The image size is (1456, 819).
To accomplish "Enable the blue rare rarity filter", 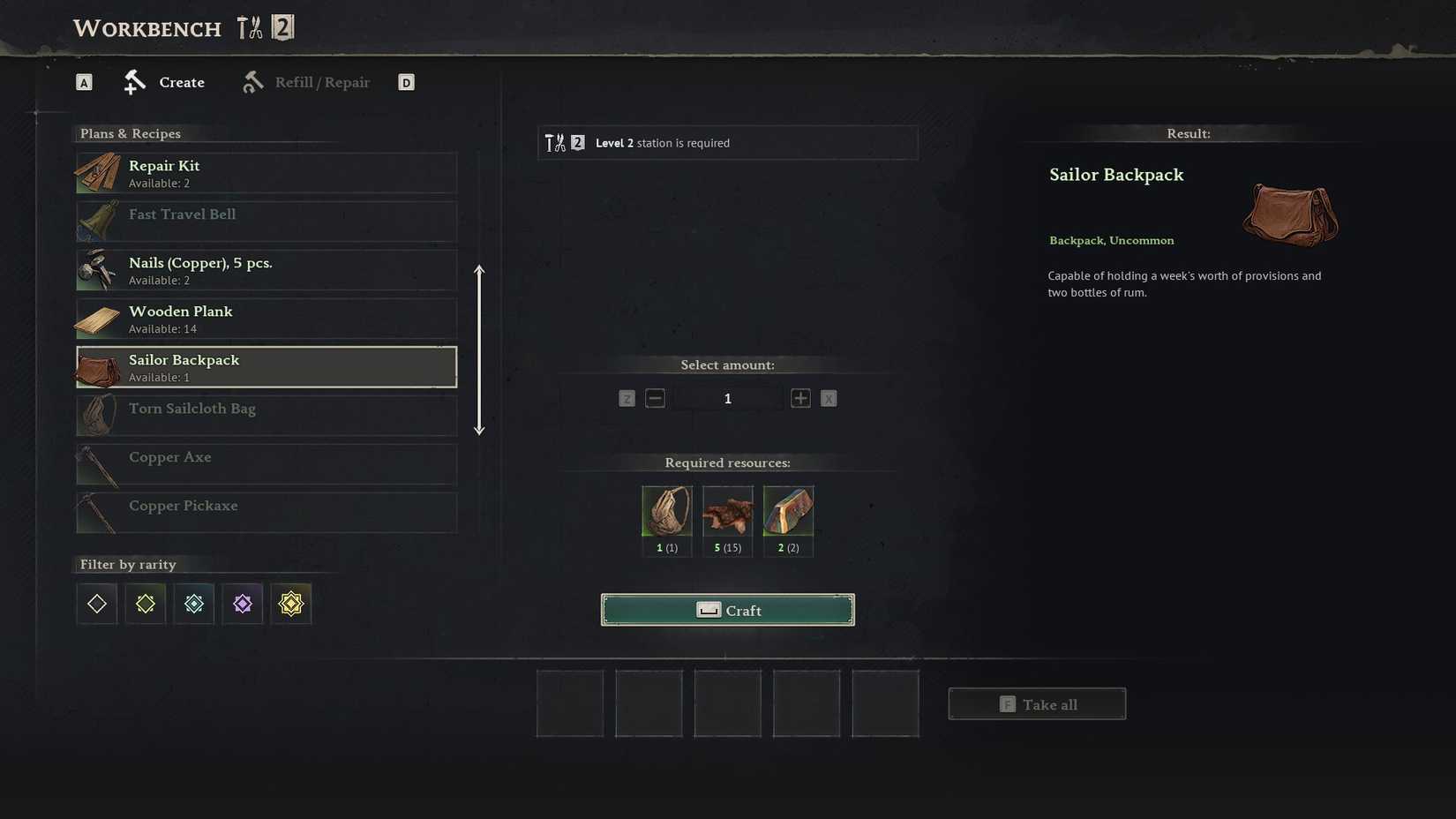I will [193, 604].
